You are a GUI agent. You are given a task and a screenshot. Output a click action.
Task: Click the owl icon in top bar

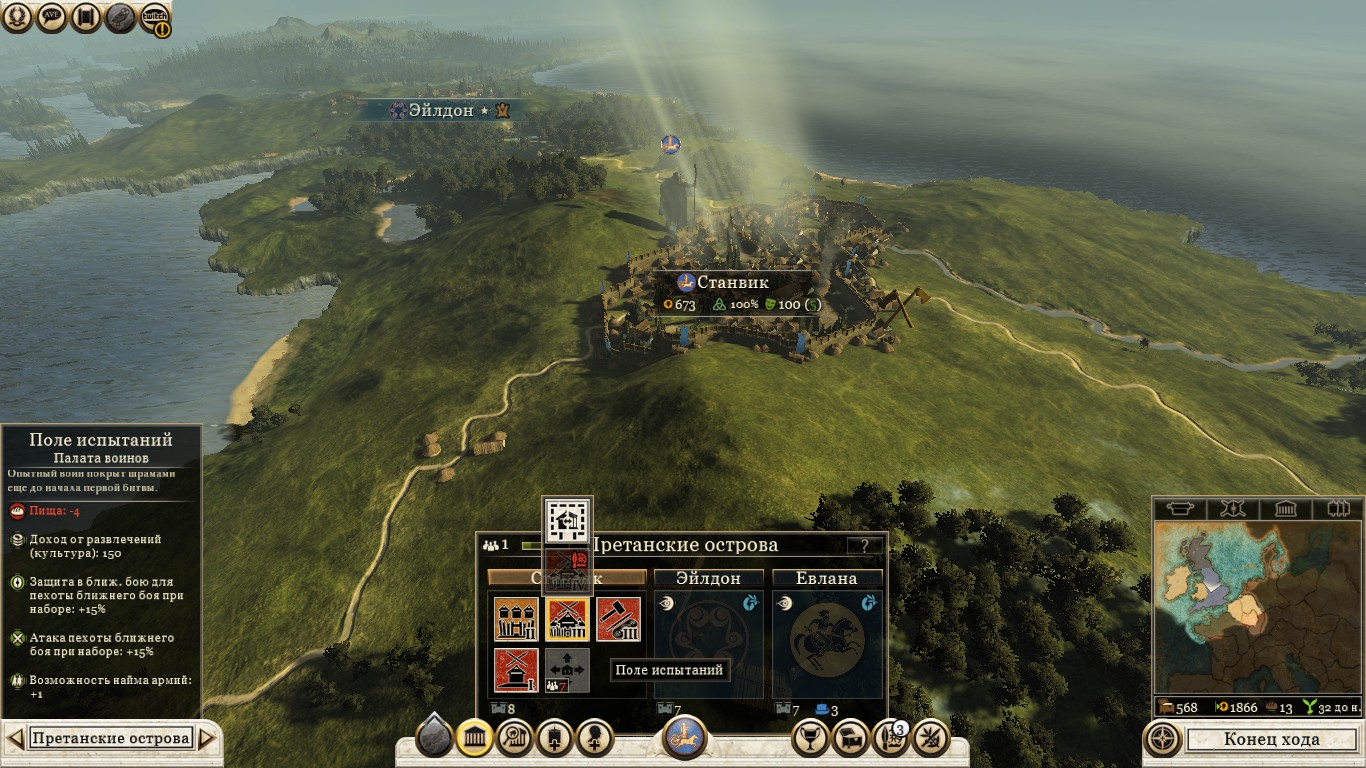[x=120, y=17]
